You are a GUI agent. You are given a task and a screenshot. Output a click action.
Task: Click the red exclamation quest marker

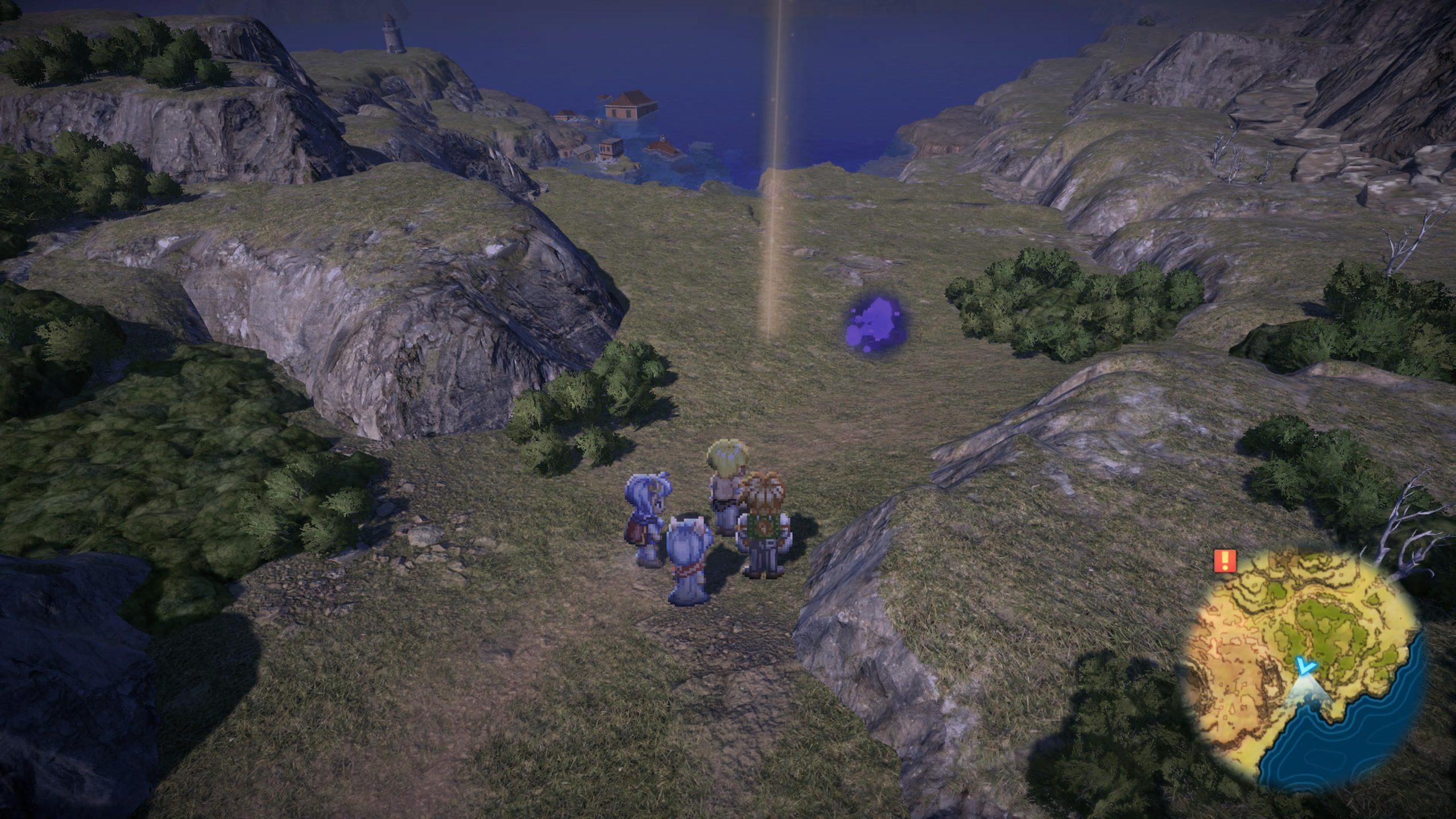click(1225, 576)
